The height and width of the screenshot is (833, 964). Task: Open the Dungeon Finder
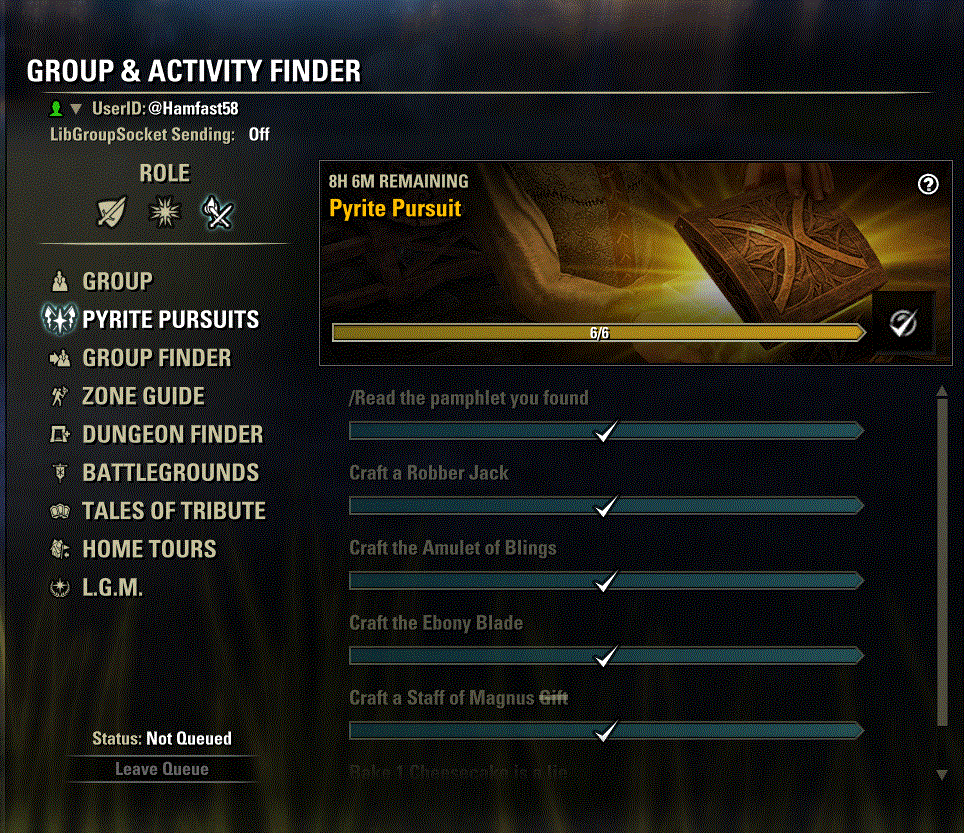coord(172,435)
